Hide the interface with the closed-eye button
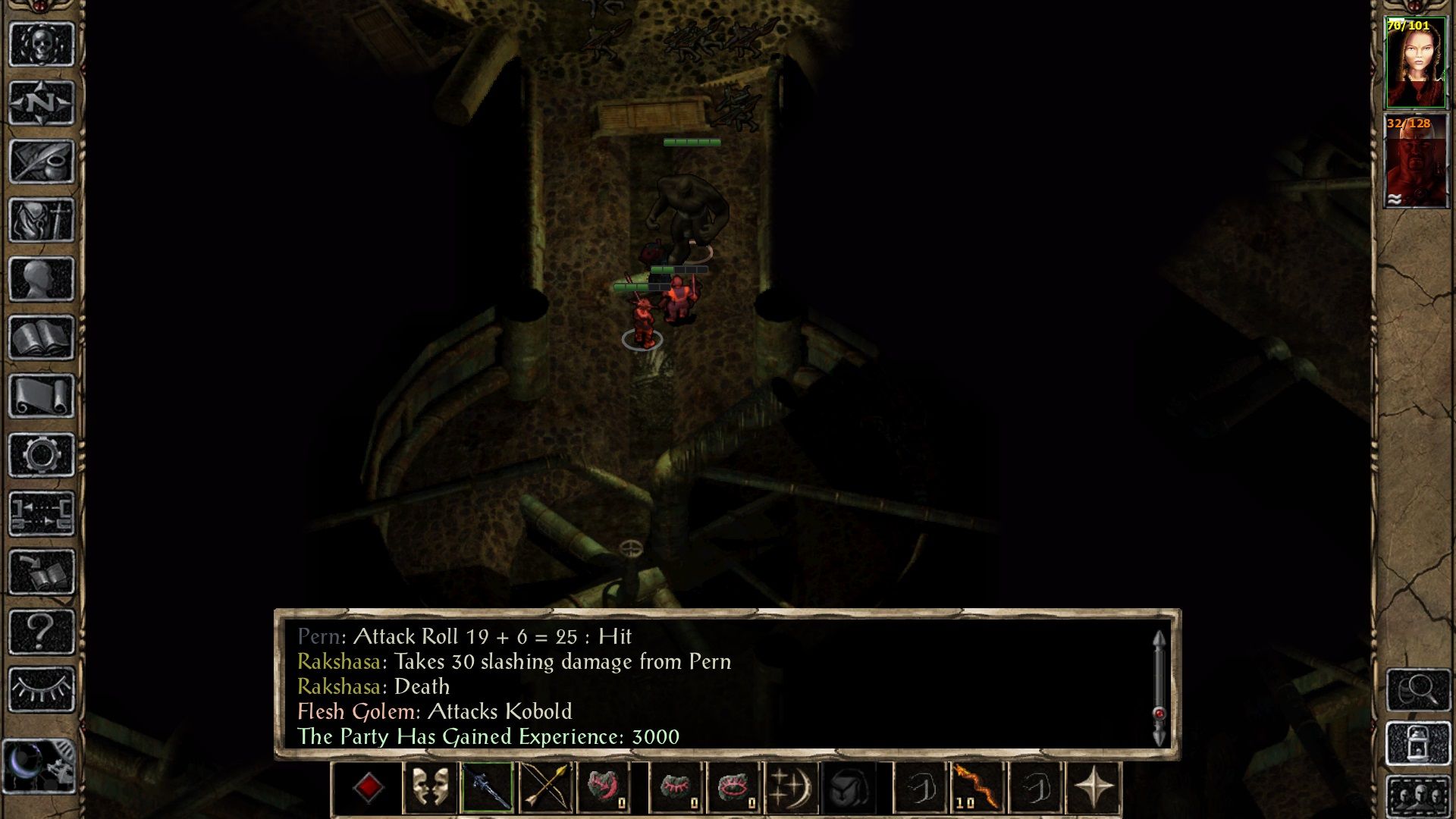1456x819 pixels. tap(42, 689)
